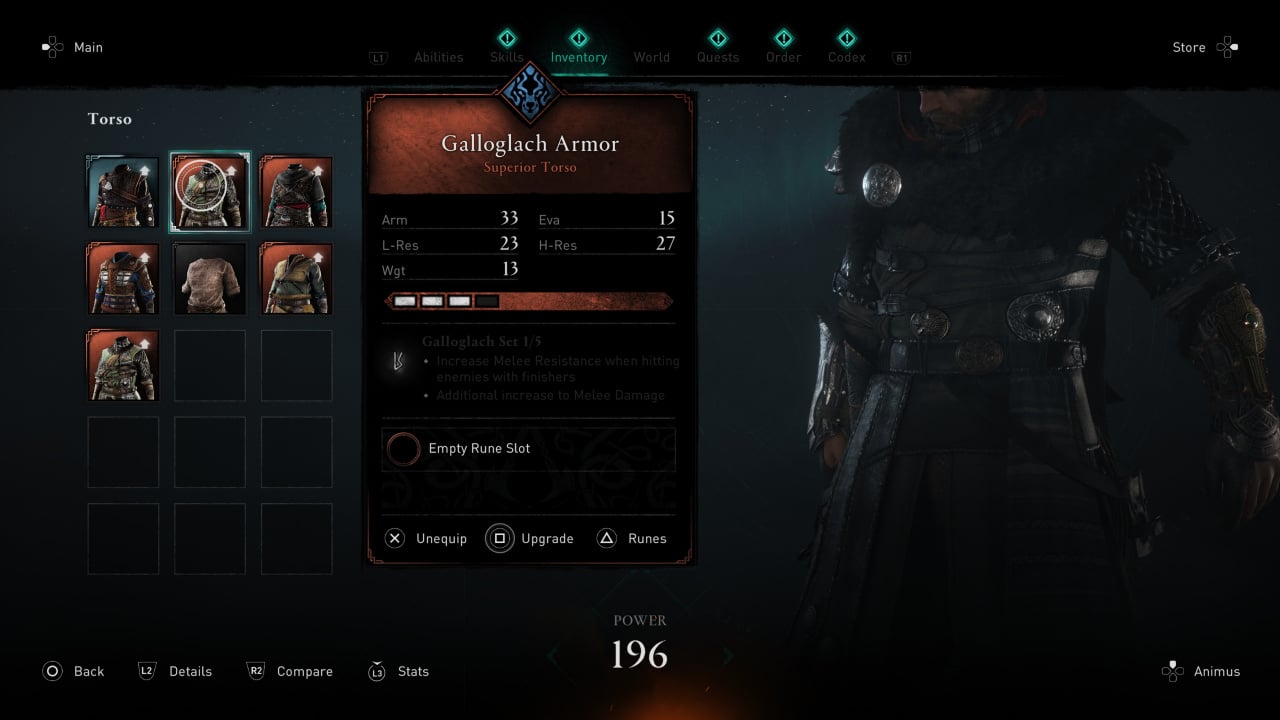1280x720 pixels.
Task: Switch to the Order tab
Action: tap(783, 56)
